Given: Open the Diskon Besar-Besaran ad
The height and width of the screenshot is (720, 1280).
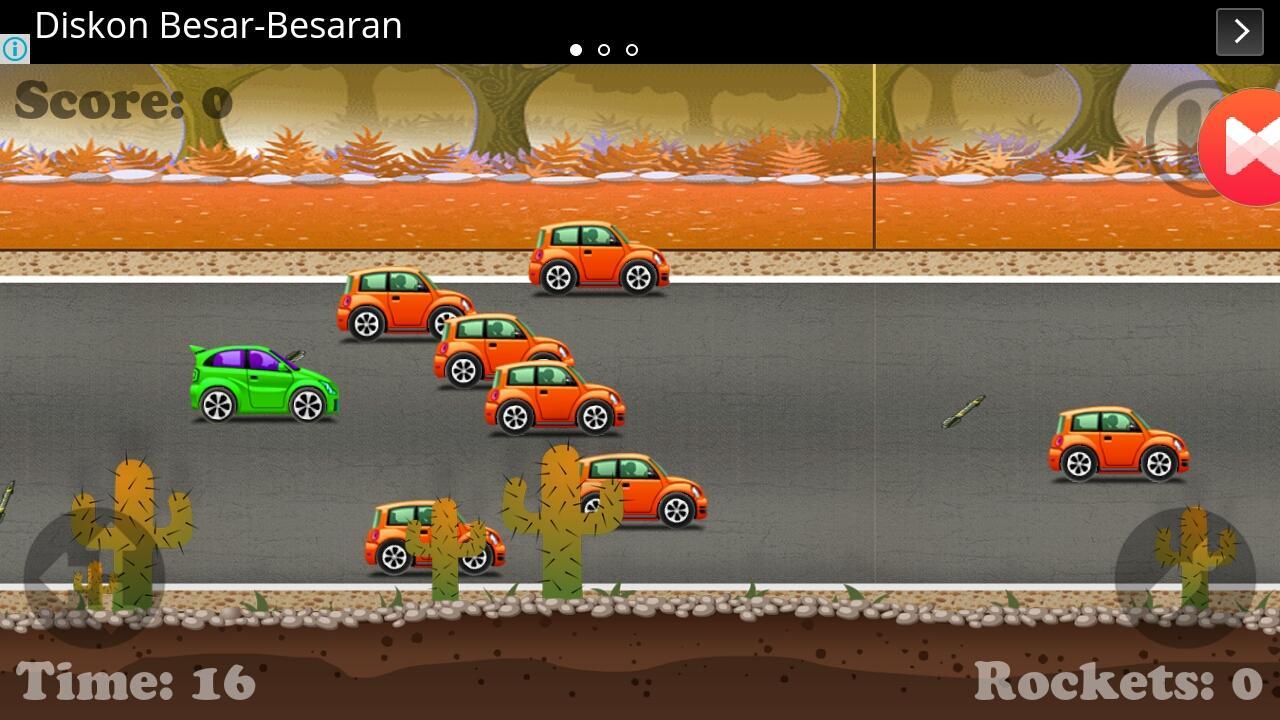Looking at the screenshot, I should pos(218,26).
